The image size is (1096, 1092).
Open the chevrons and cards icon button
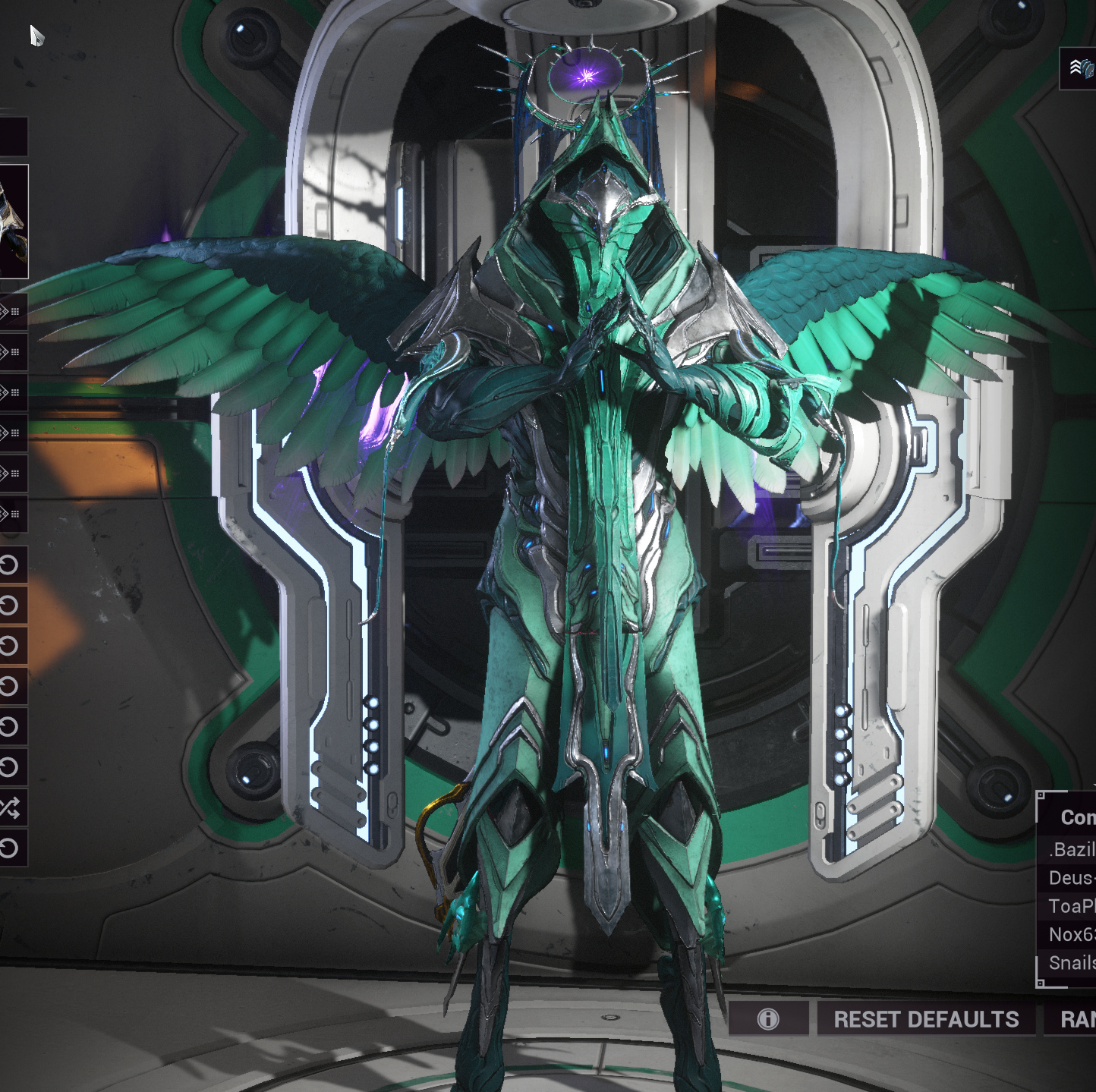[1081, 68]
